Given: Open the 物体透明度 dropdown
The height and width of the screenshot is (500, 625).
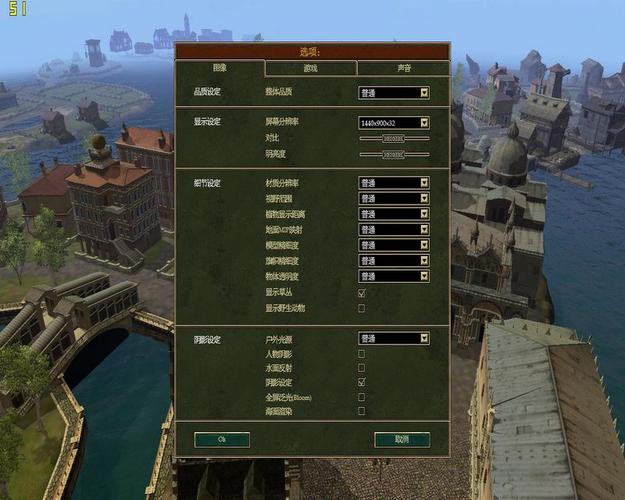Looking at the screenshot, I should (x=394, y=276).
